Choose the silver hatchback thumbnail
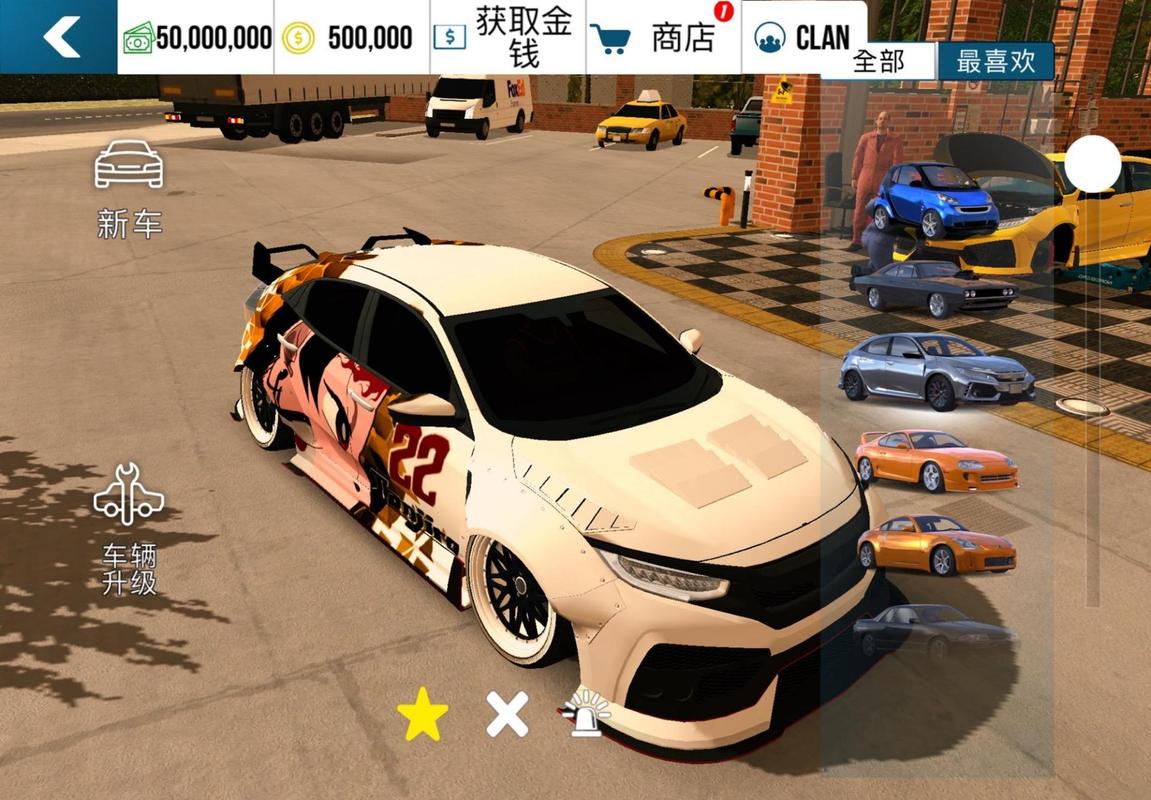Image resolution: width=1151 pixels, height=800 pixels. (935, 370)
